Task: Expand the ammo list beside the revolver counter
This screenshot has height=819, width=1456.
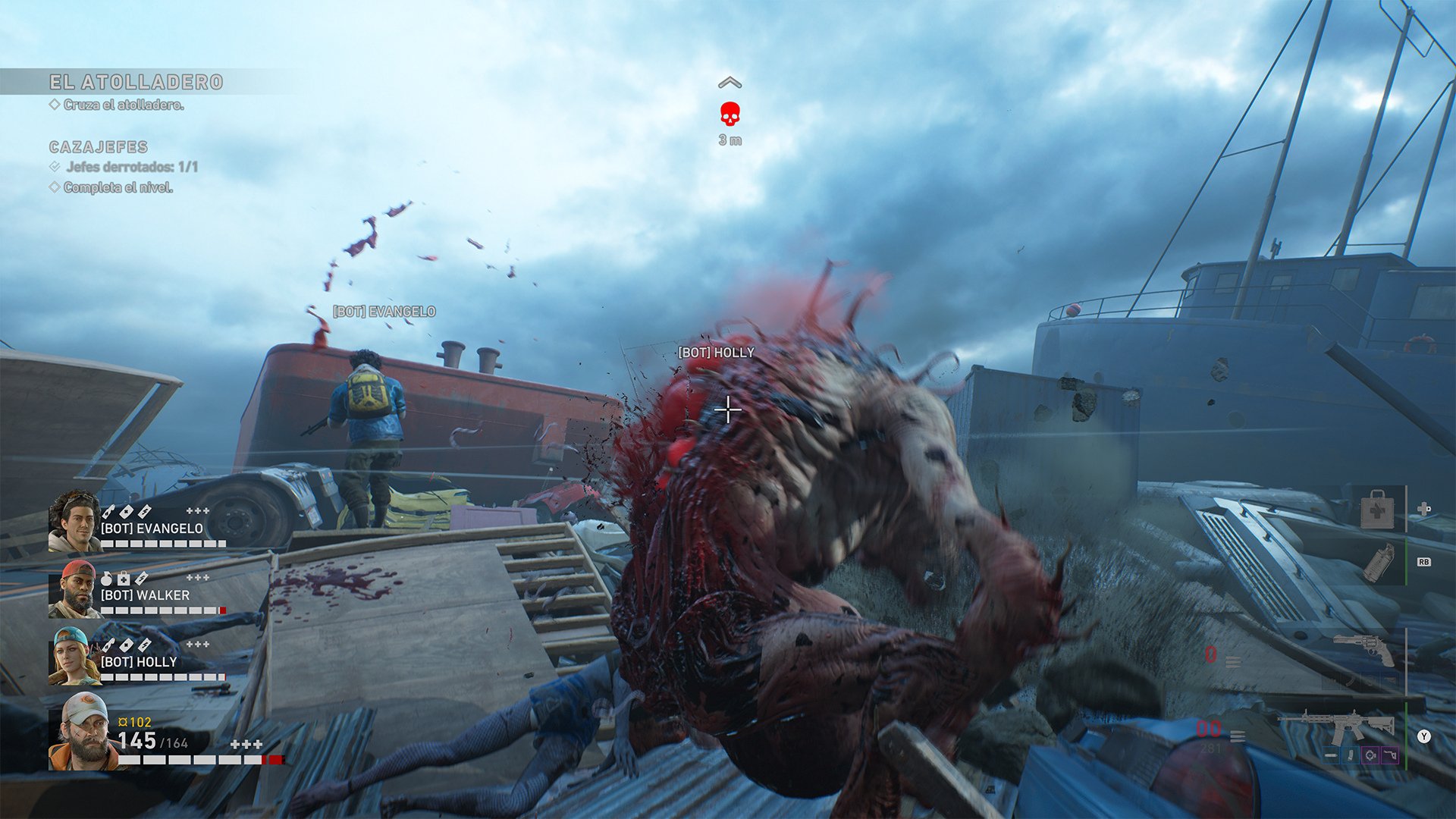Action: pyautogui.click(x=1232, y=661)
